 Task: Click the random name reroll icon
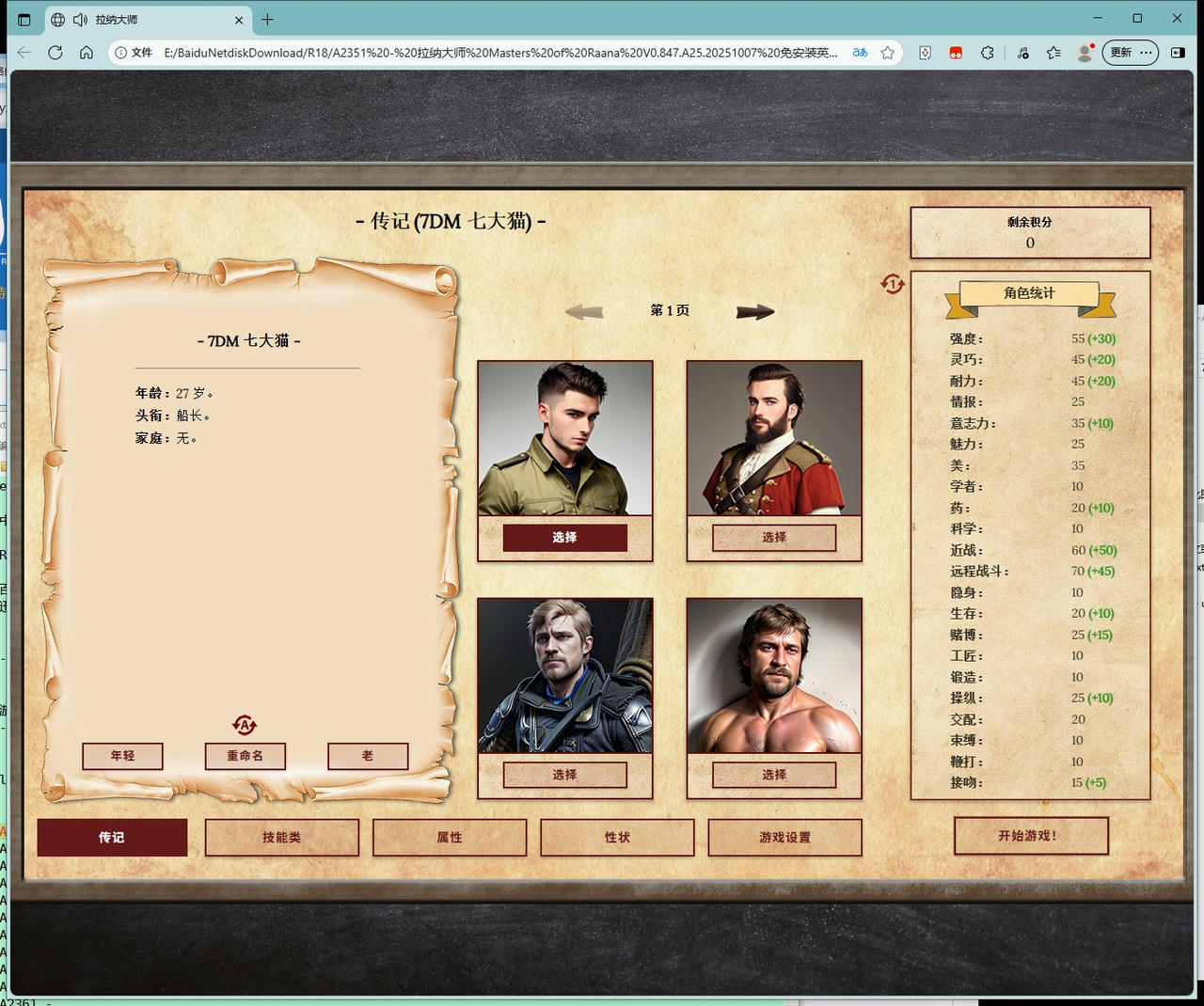click(x=245, y=724)
